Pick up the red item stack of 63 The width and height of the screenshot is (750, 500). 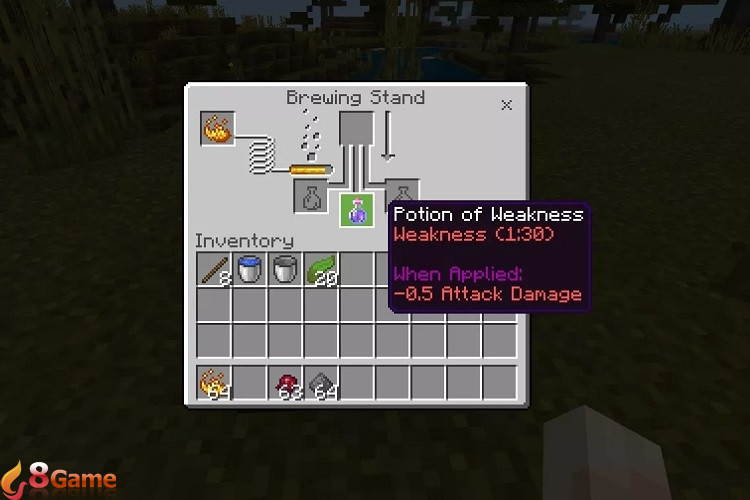(x=286, y=383)
